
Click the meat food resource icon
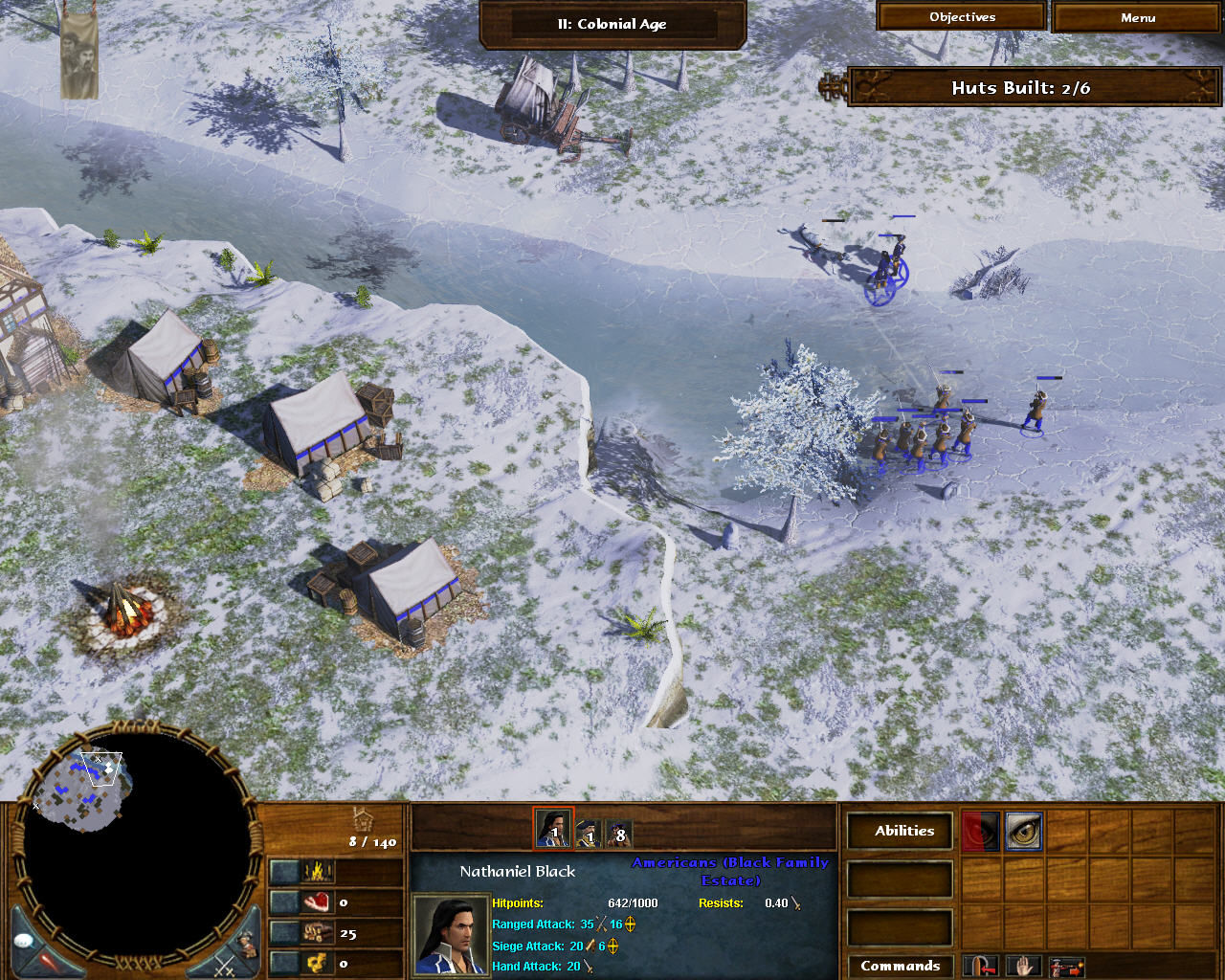tap(317, 902)
